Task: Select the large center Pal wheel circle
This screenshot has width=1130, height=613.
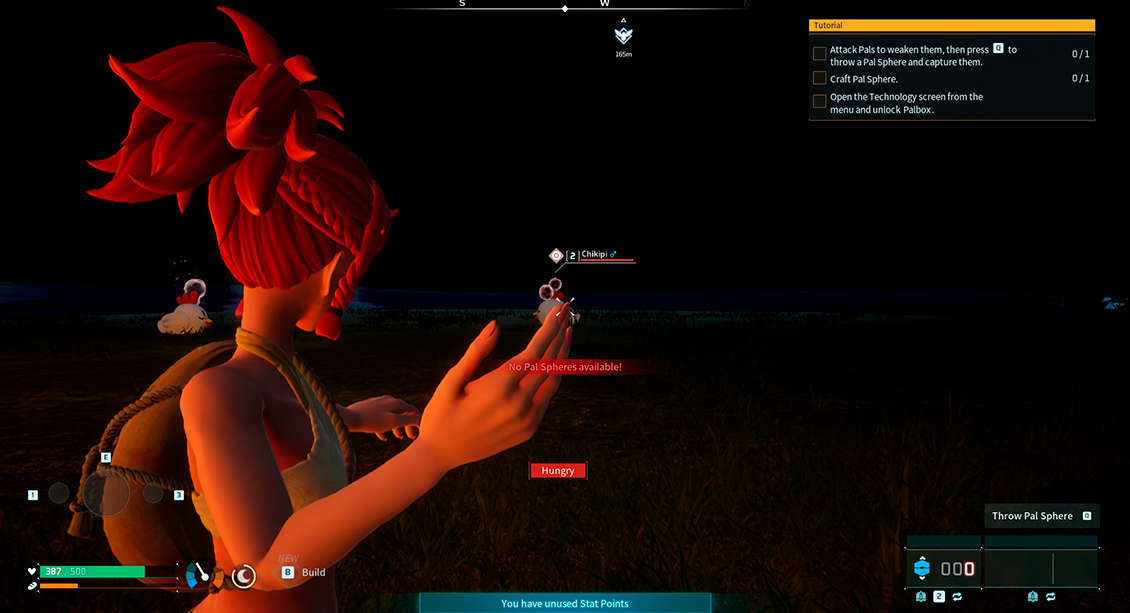Action: [106, 493]
